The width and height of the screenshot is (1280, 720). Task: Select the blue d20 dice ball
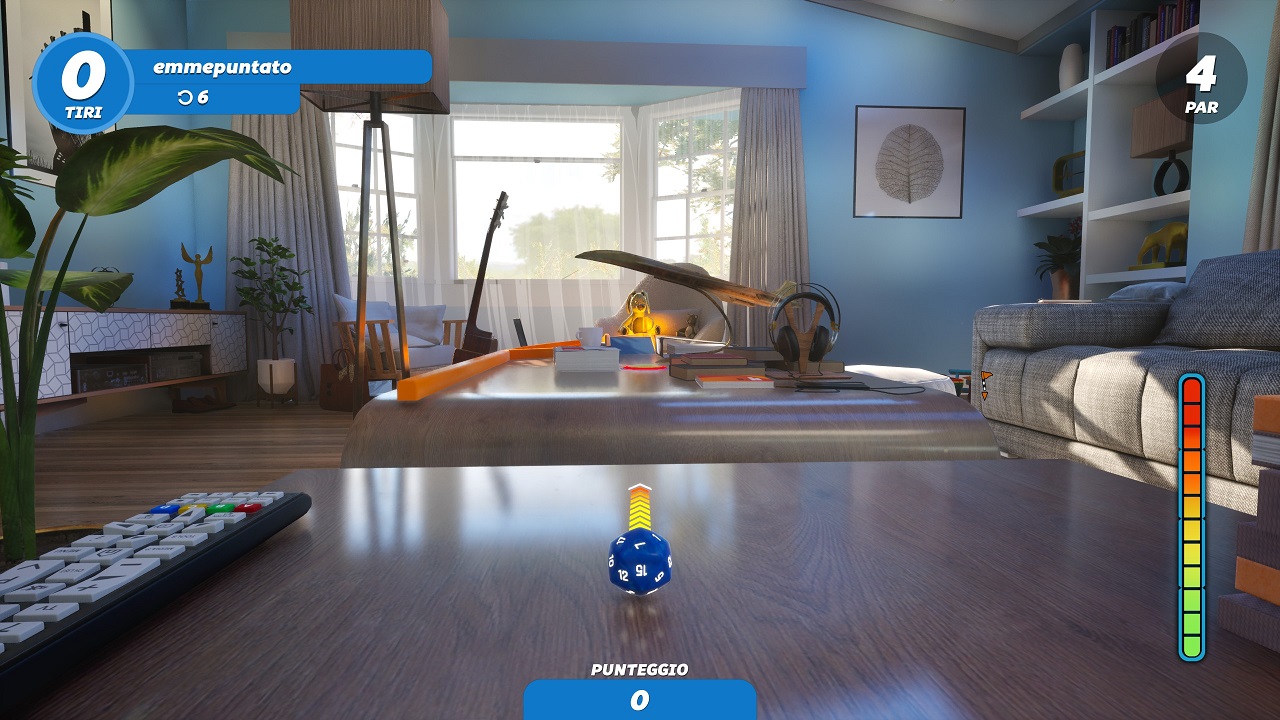[639, 562]
